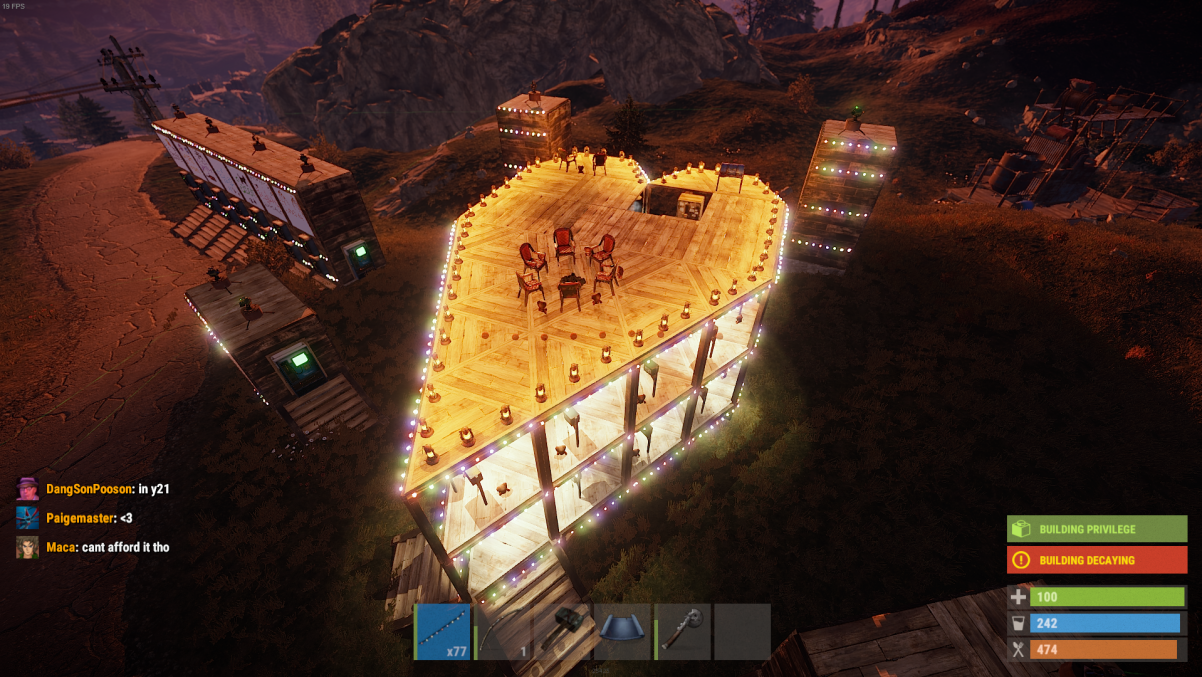The image size is (1202, 677).
Task: Click DangSonPooson's chat avatar
Action: pyautogui.click(x=27, y=489)
